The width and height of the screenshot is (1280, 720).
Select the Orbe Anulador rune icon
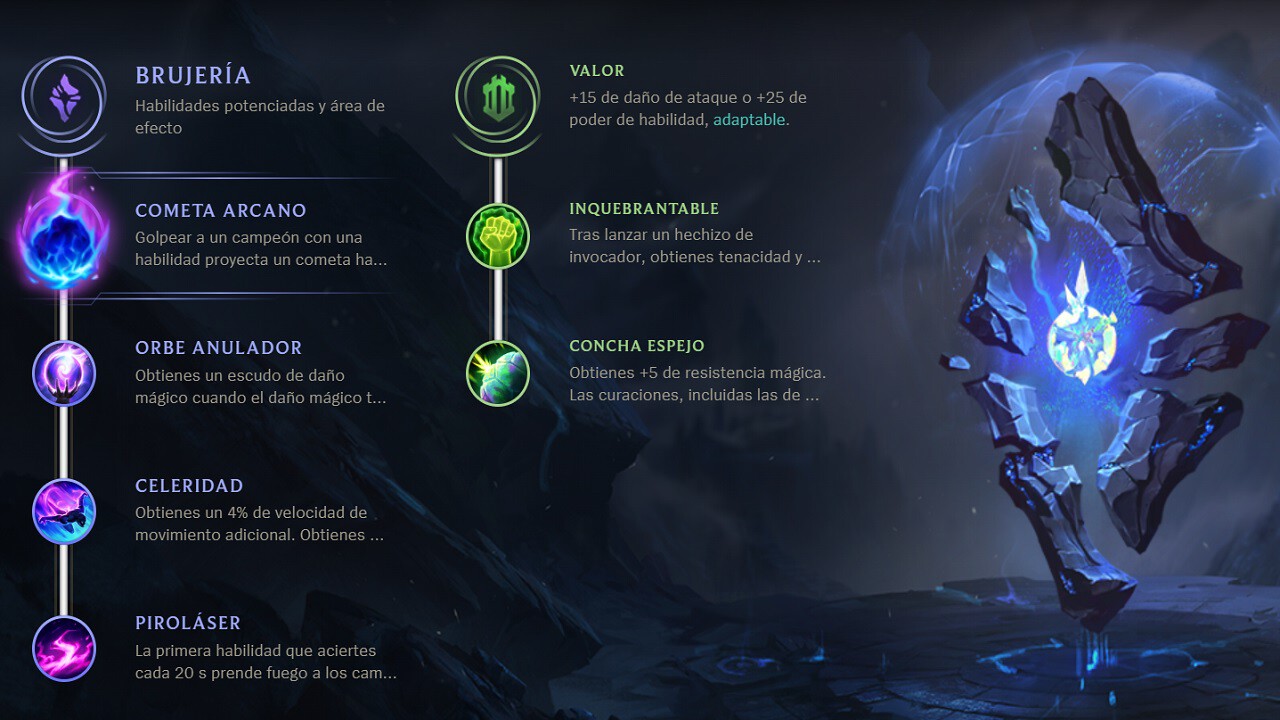coord(63,374)
